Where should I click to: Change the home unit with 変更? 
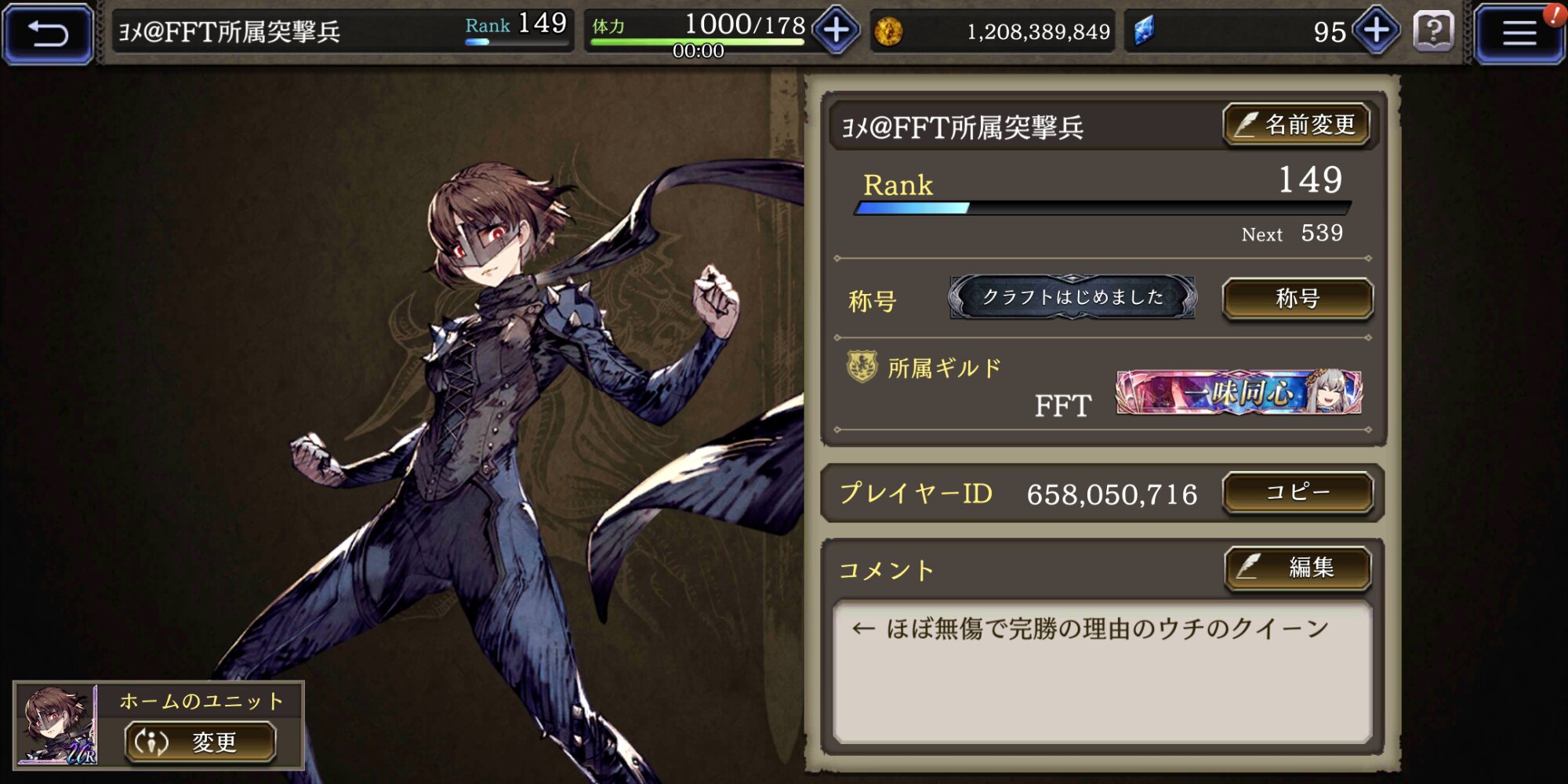[x=201, y=742]
